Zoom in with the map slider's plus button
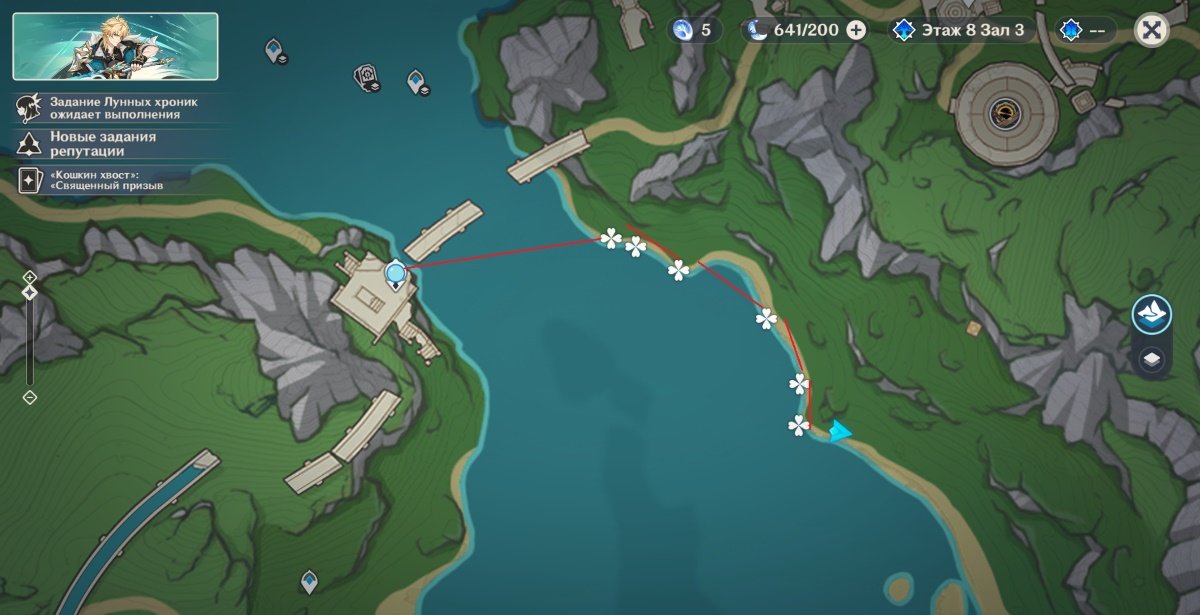The width and height of the screenshot is (1200, 615). pos(30,276)
